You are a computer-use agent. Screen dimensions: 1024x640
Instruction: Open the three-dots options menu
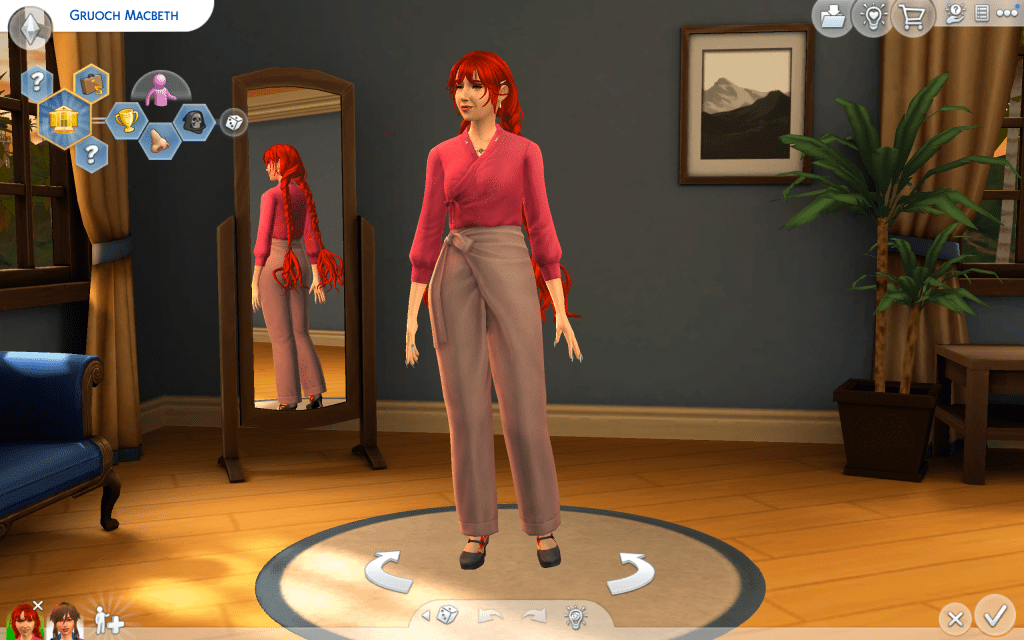(x=1006, y=13)
